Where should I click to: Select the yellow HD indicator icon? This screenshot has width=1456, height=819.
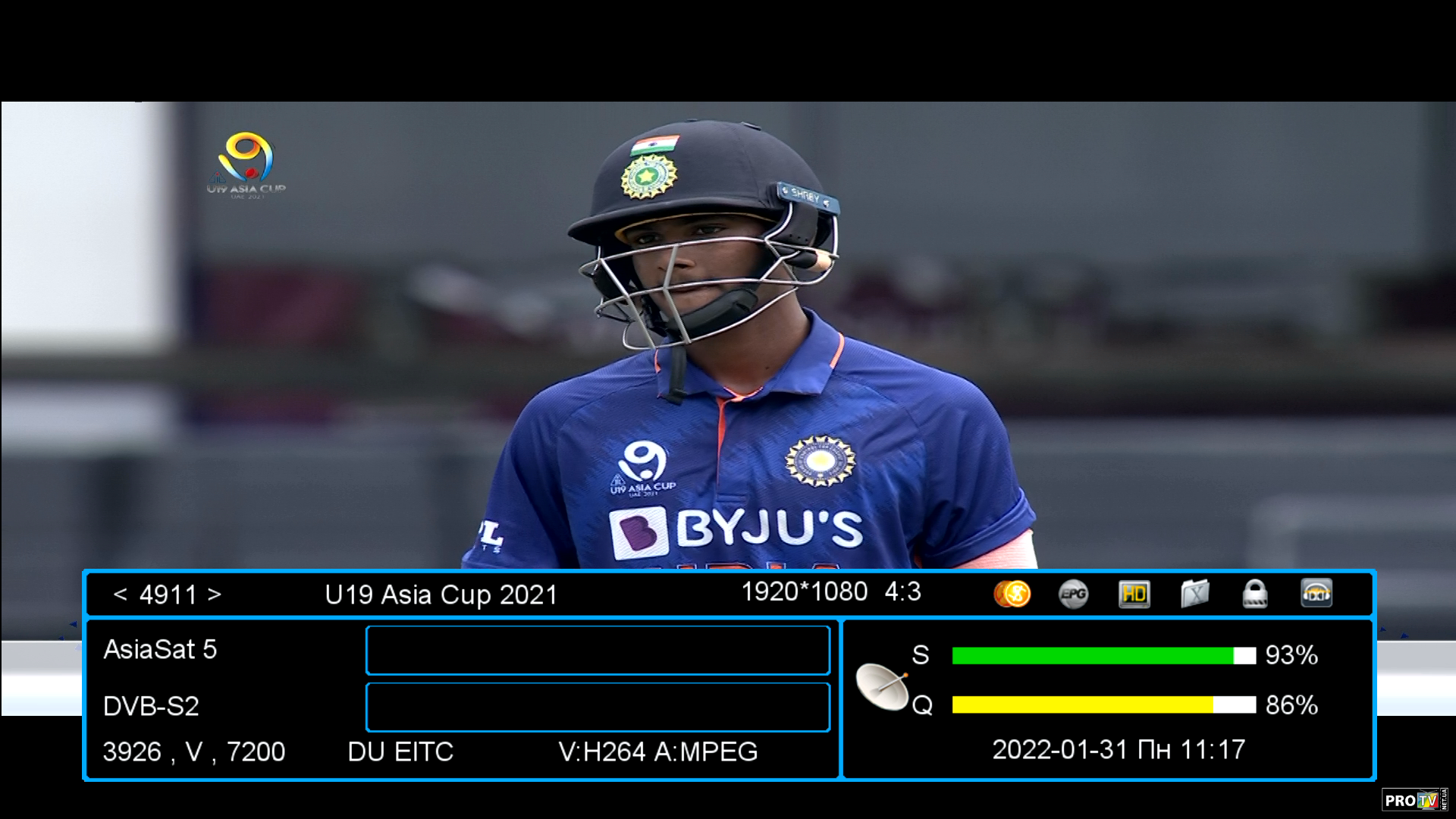tap(1134, 594)
